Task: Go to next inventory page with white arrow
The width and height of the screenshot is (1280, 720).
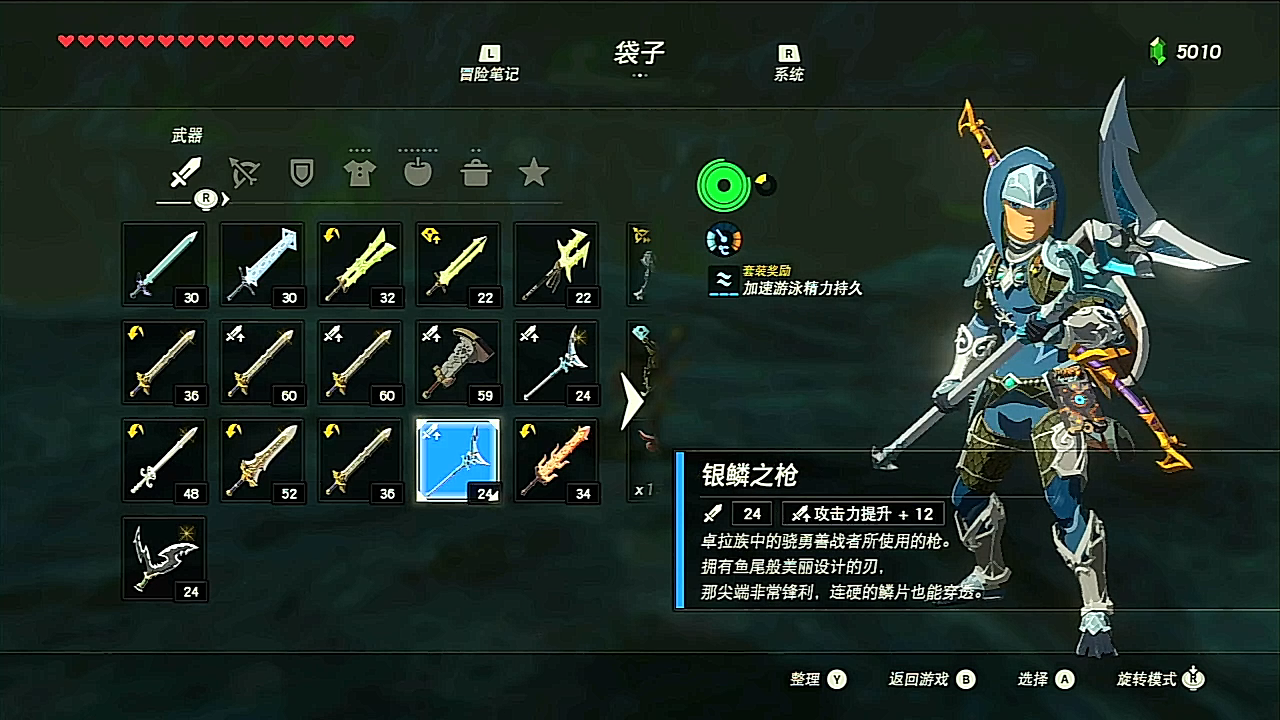Action: [632, 402]
